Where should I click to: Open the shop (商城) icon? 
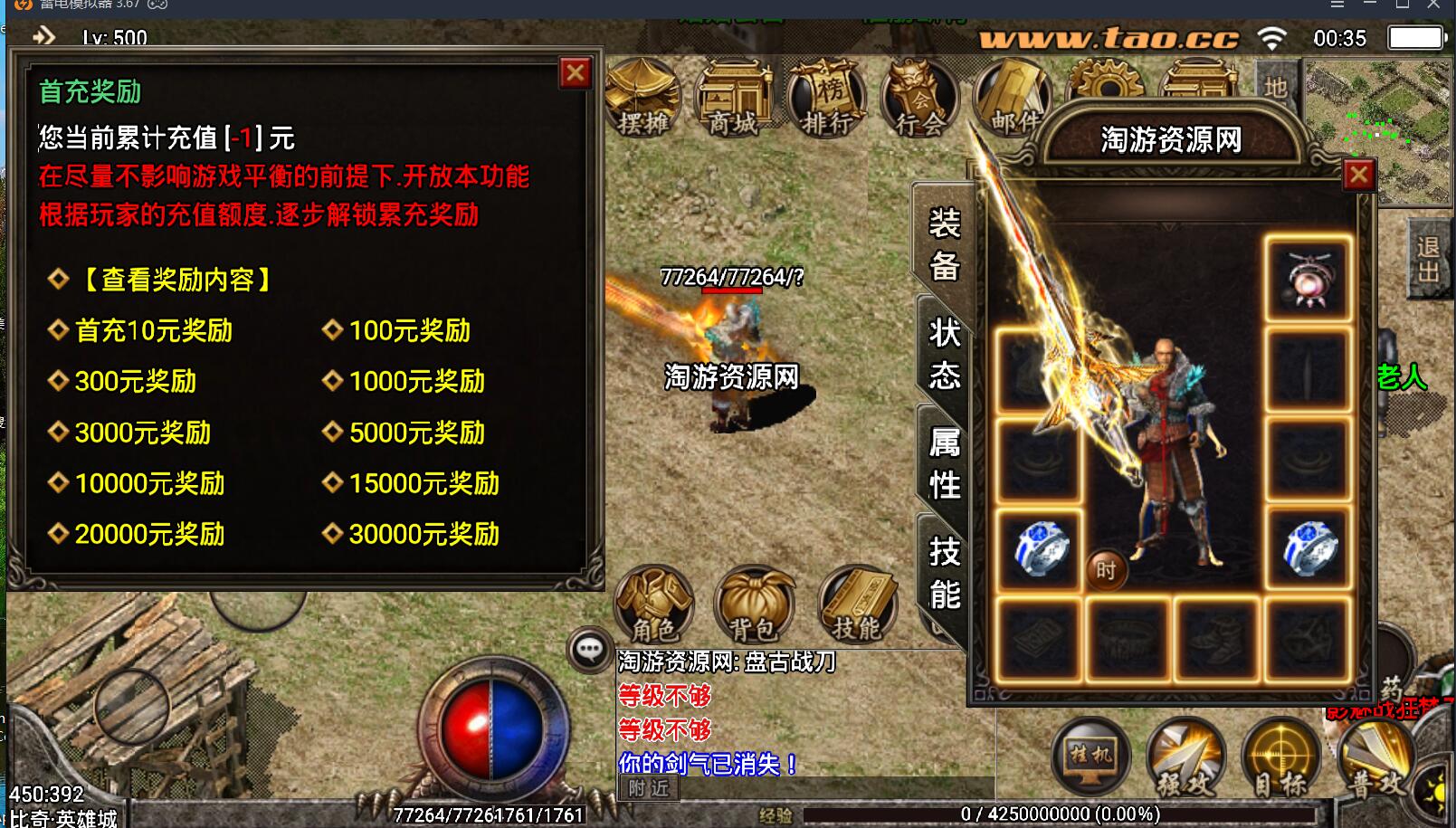732,98
